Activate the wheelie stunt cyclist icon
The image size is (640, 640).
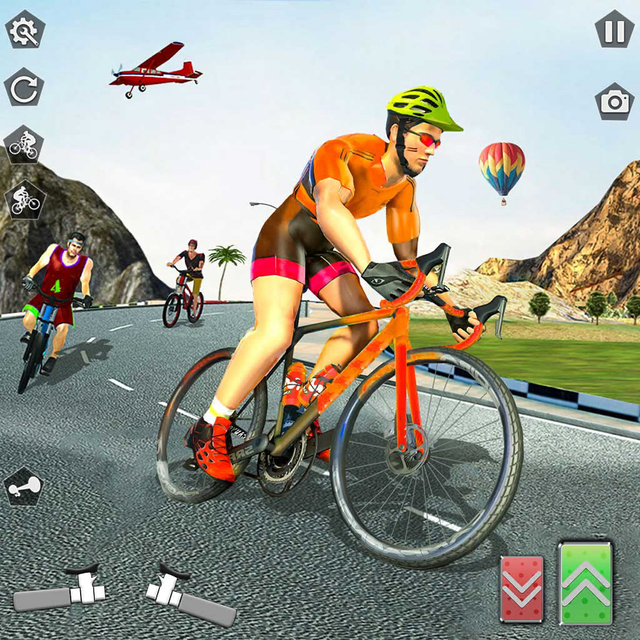point(24,201)
